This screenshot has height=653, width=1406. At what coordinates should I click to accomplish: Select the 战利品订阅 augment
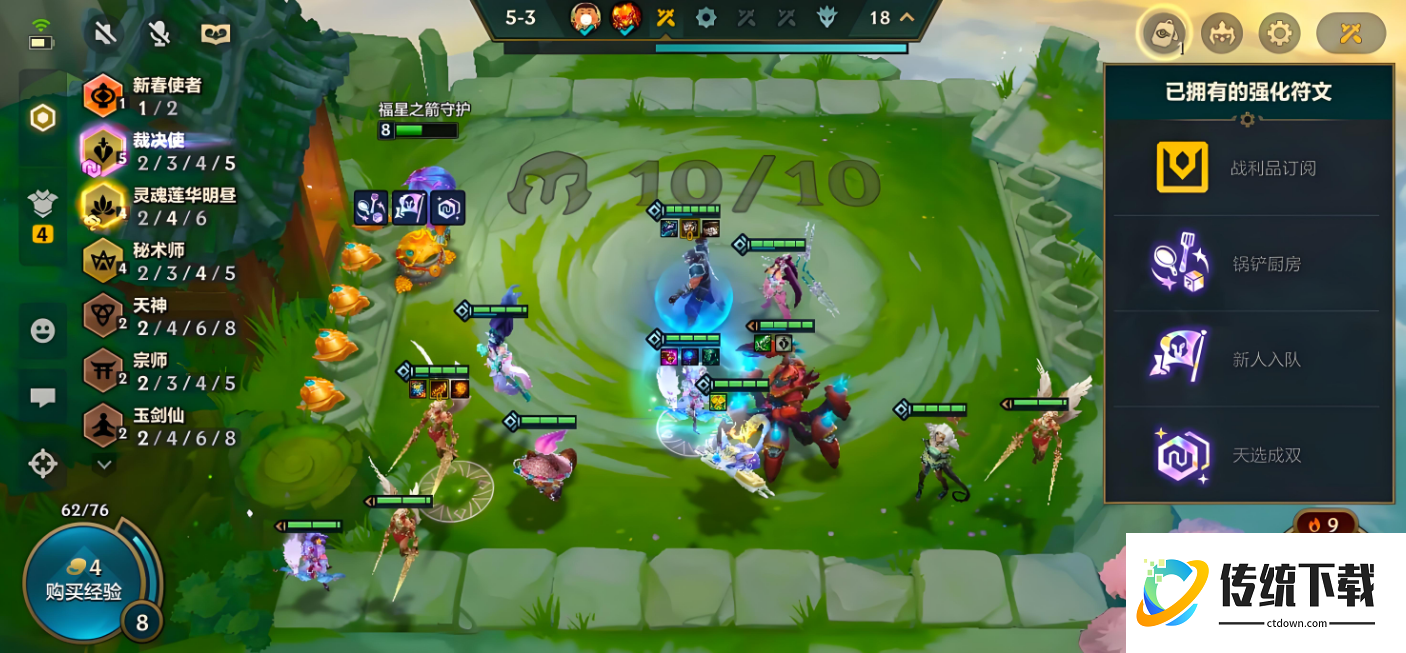[x=1248, y=168]
